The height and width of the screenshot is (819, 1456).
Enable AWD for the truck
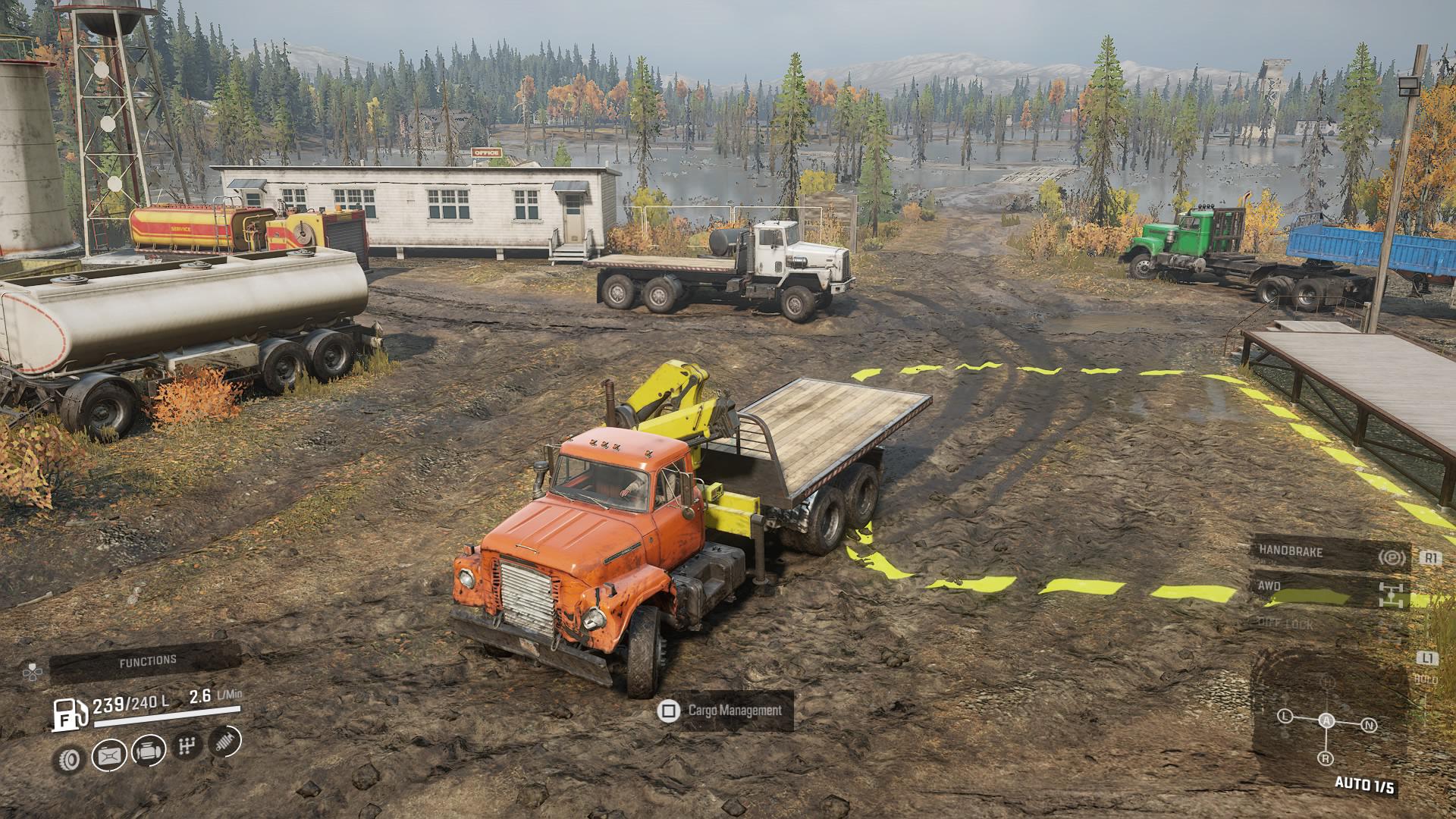click(x=1267, y=586)
